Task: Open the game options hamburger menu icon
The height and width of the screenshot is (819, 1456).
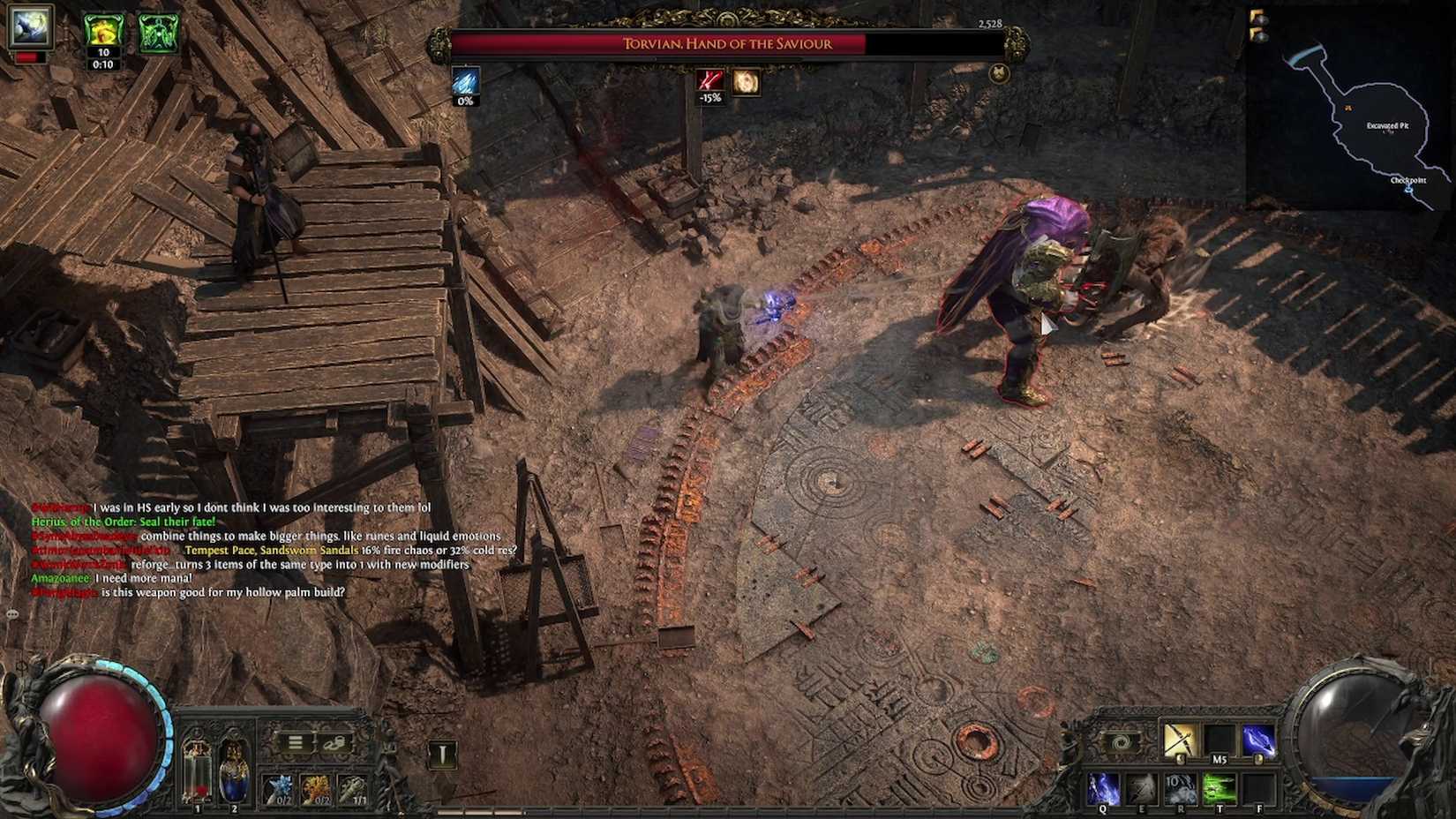Action: click(296, 743)
